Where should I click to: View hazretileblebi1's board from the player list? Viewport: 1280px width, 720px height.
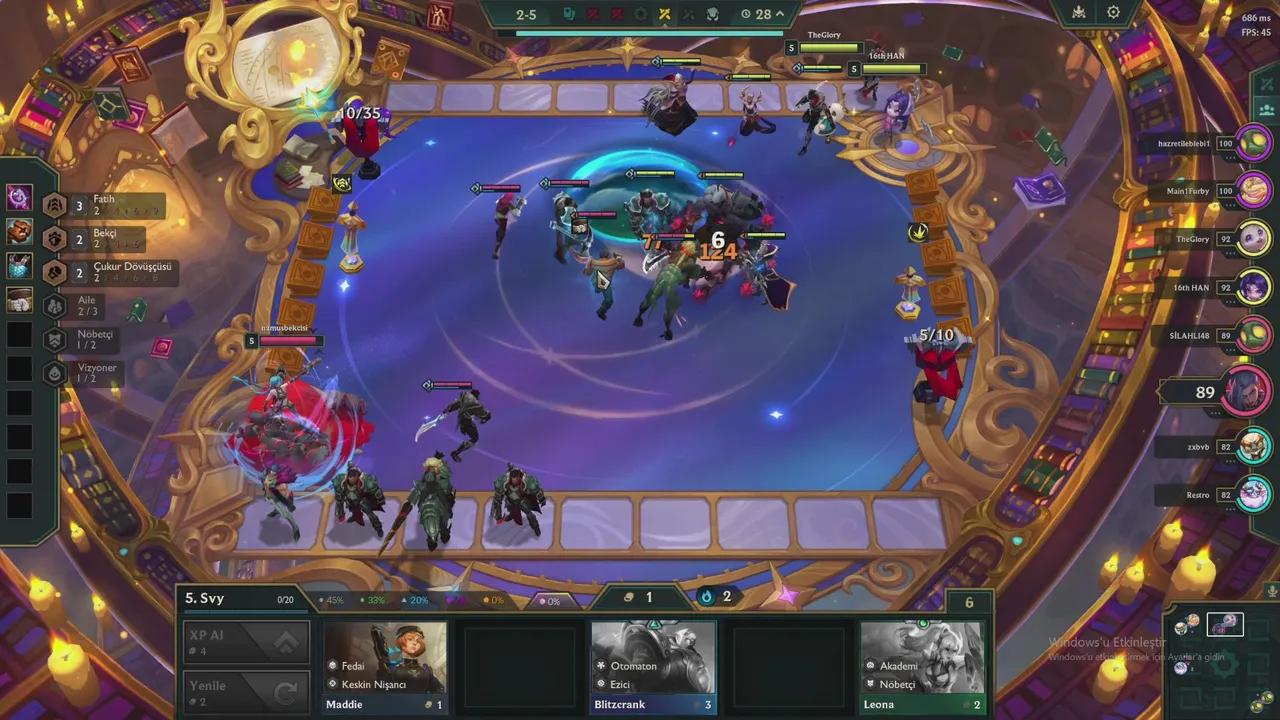click(x=1253, y=144)
